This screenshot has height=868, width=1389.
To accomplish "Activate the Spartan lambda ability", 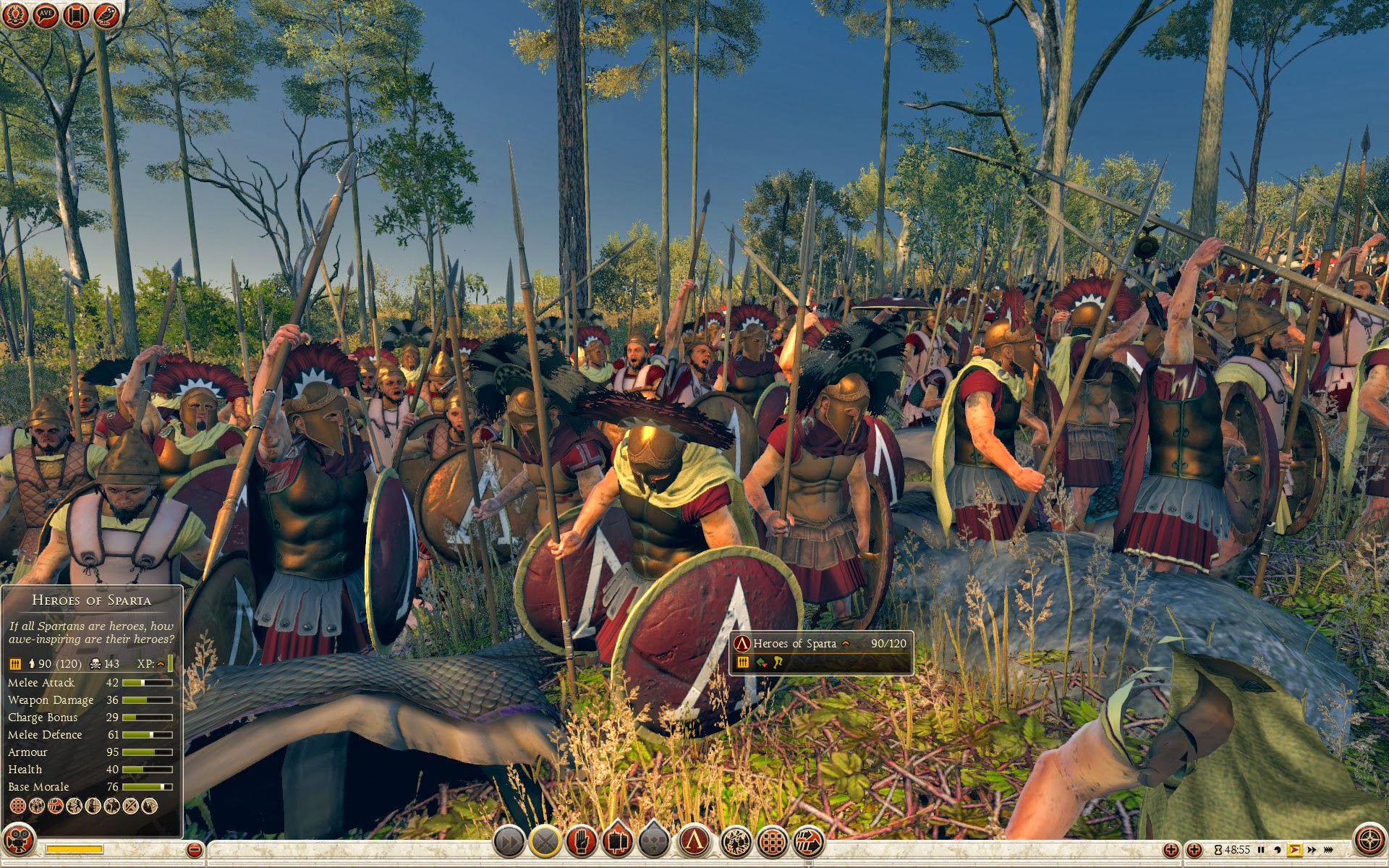I will (695, 841).
